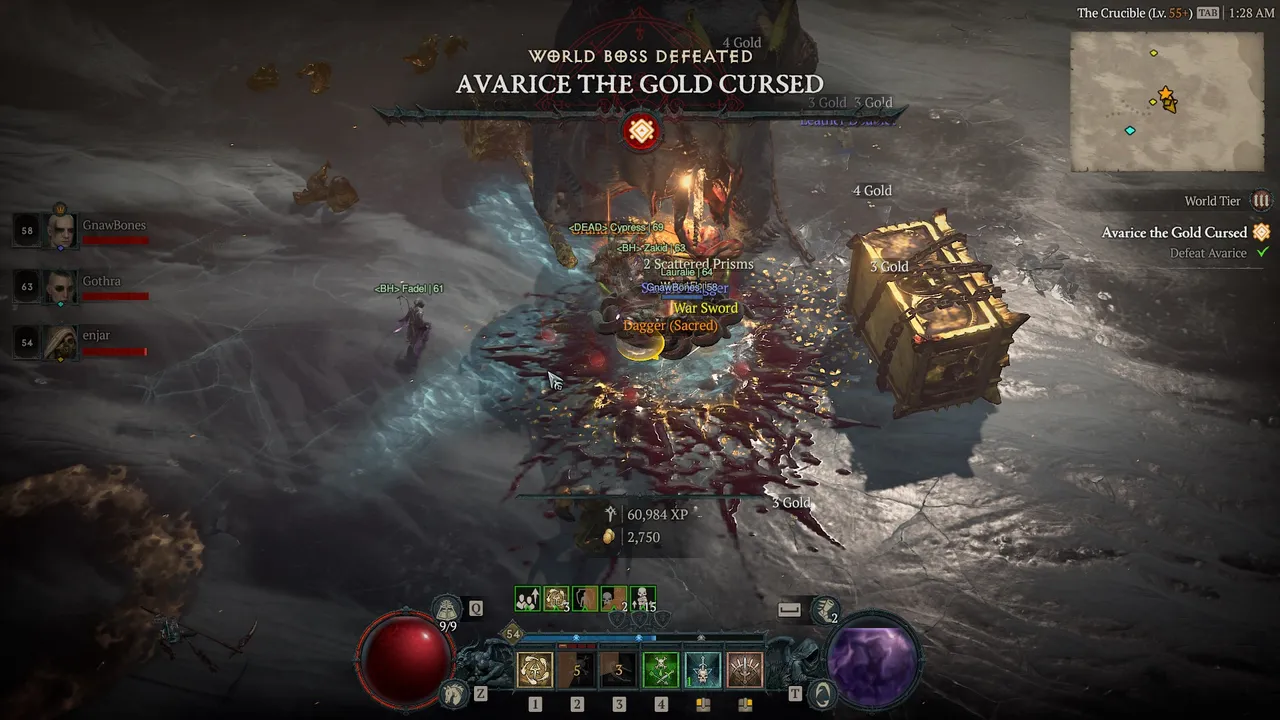1280x720 pixels.
Task: Activate the swirling golden skill in slot 1
Action: [535, 670]
